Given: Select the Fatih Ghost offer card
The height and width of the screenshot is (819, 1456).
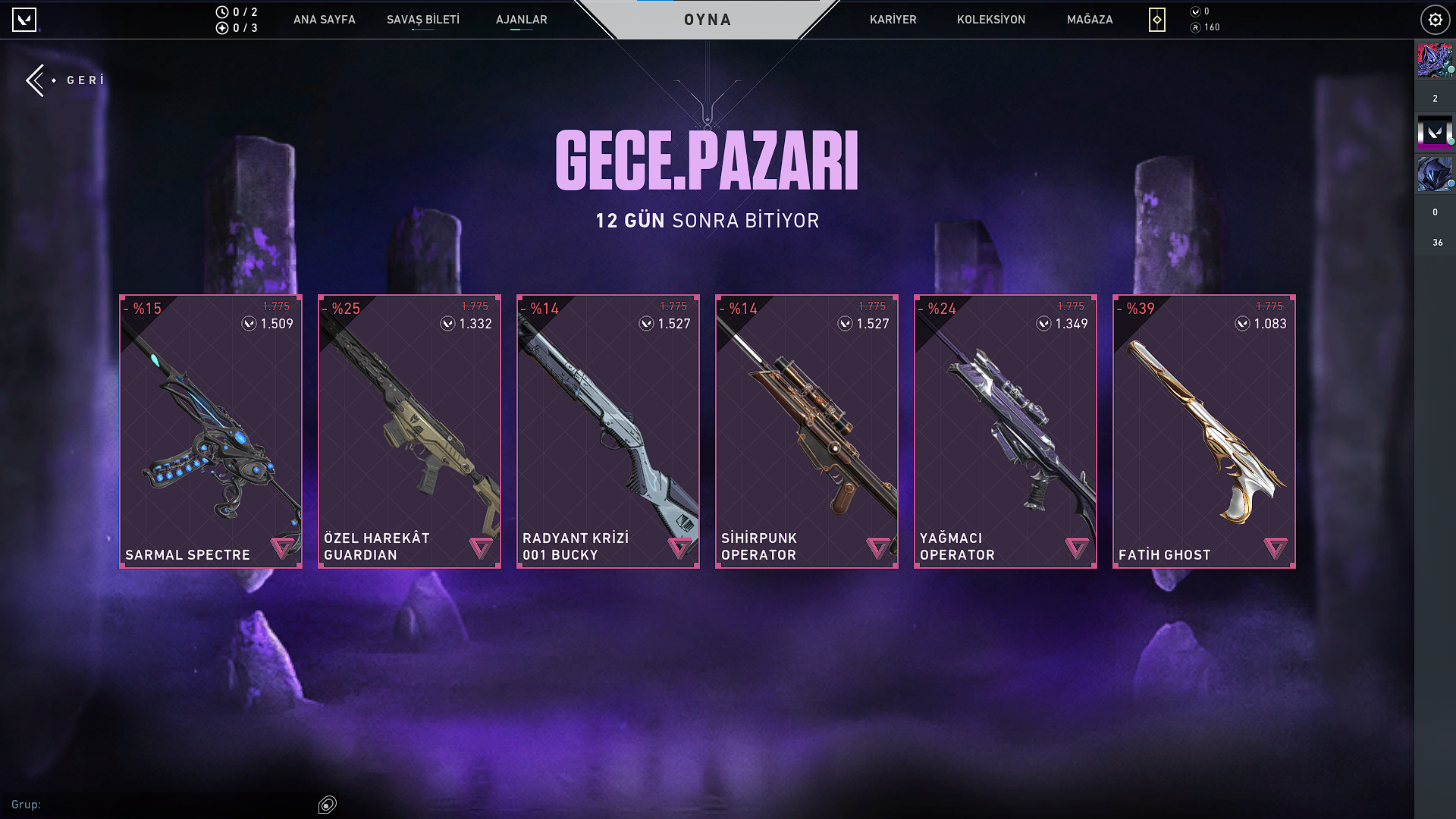Looking at the screenshot, I should click(1204, 431).
